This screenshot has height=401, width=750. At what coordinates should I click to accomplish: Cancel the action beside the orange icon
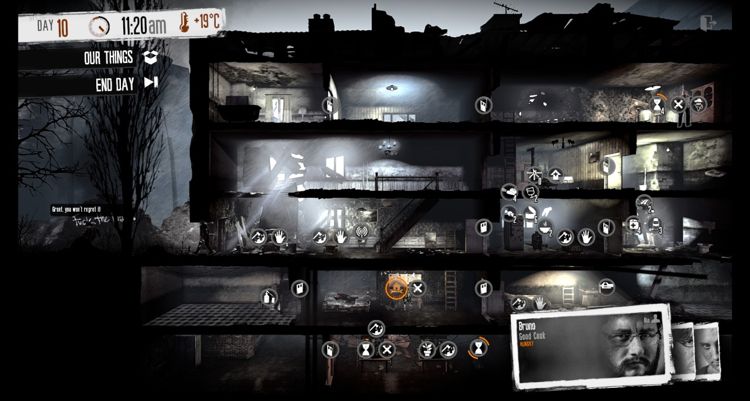point(418,288)
